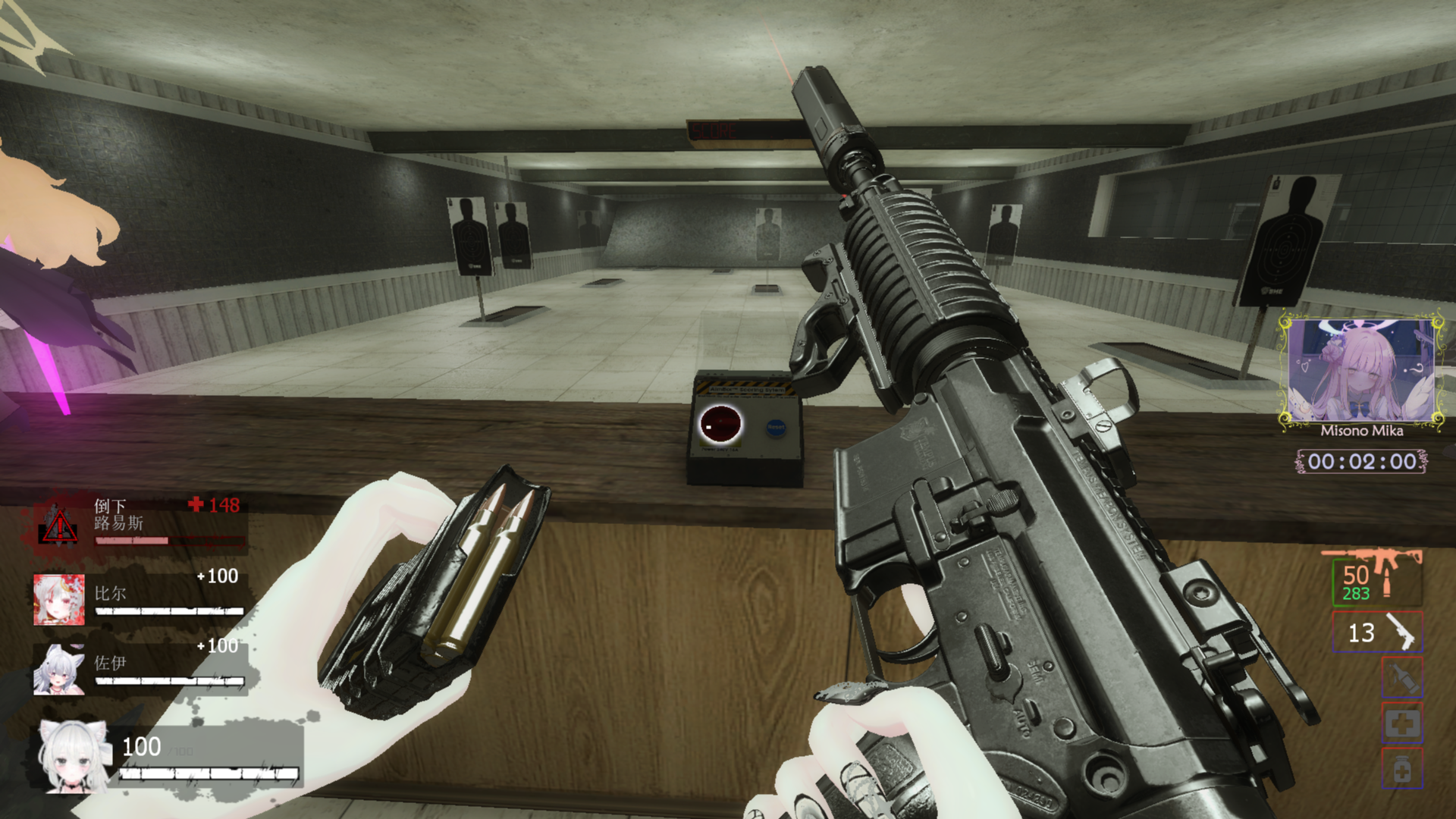Click the molotov throwable slot icon
Screen dimensions: 1456x819
pyautogui.click(x=1402, y=677)
